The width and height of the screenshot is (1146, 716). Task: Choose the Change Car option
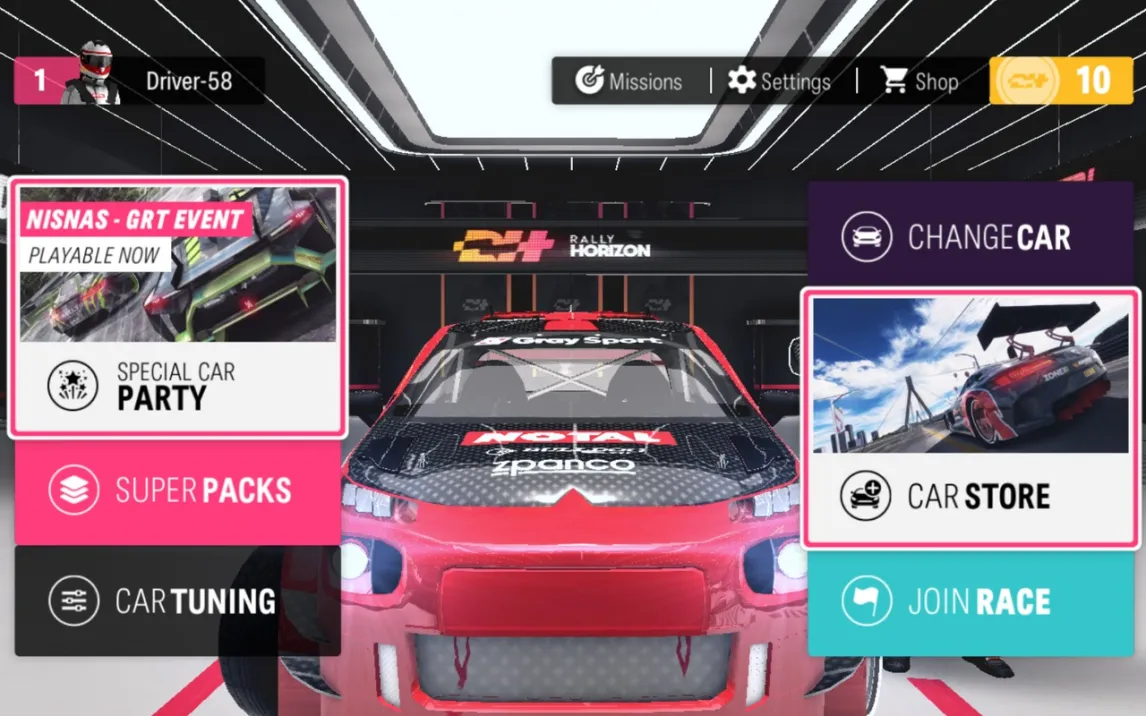point(970,238)
